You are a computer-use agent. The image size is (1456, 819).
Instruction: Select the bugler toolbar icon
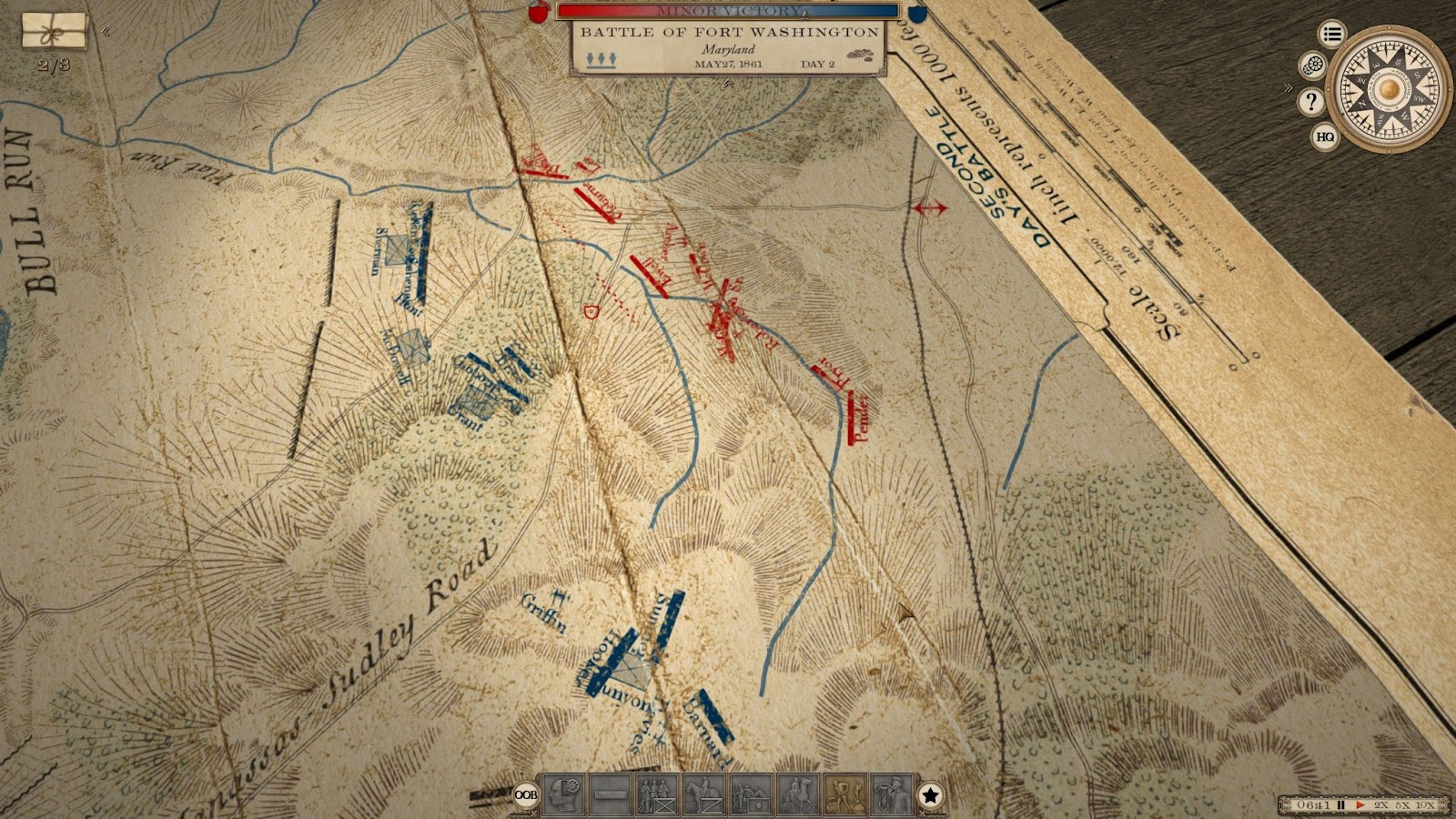tap(891, 794)
